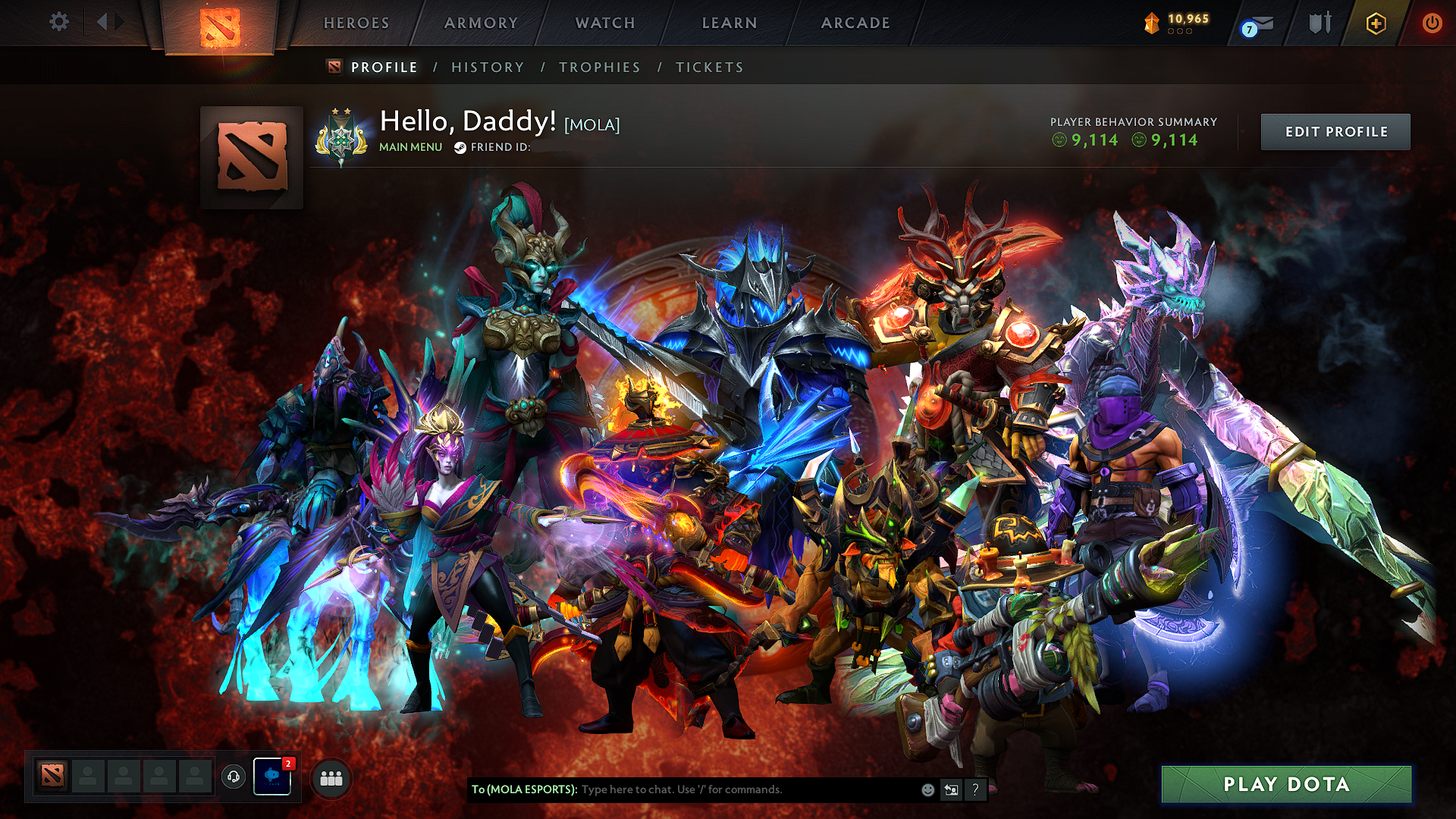Click the EDIT PROFILE button
This screenshot has width=1456, height=819.
pyautogui.click(x=1335, y=131)
